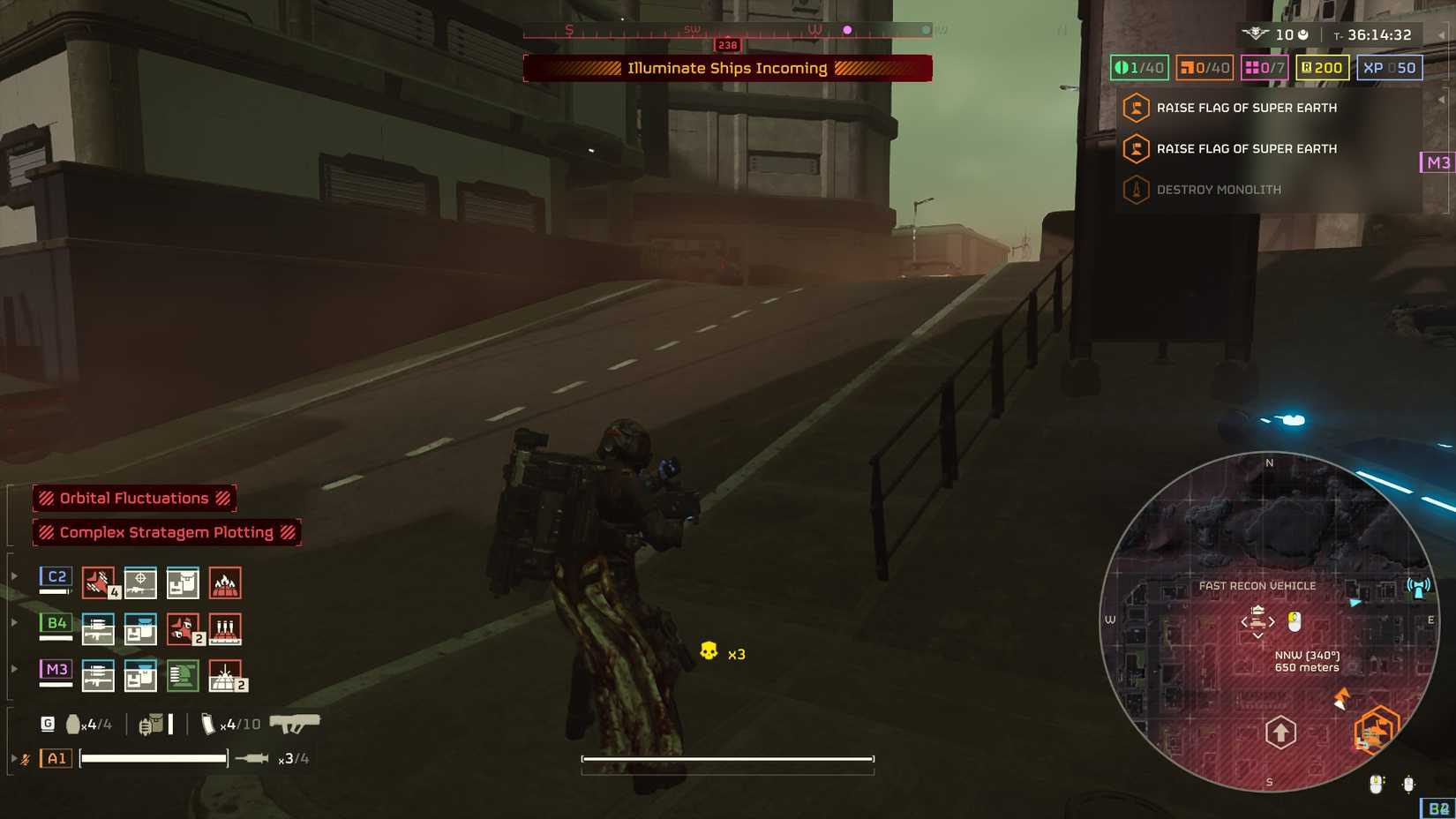Click the Machine Gun support weapon icon

pyautogui.click(x=100, y=628)
